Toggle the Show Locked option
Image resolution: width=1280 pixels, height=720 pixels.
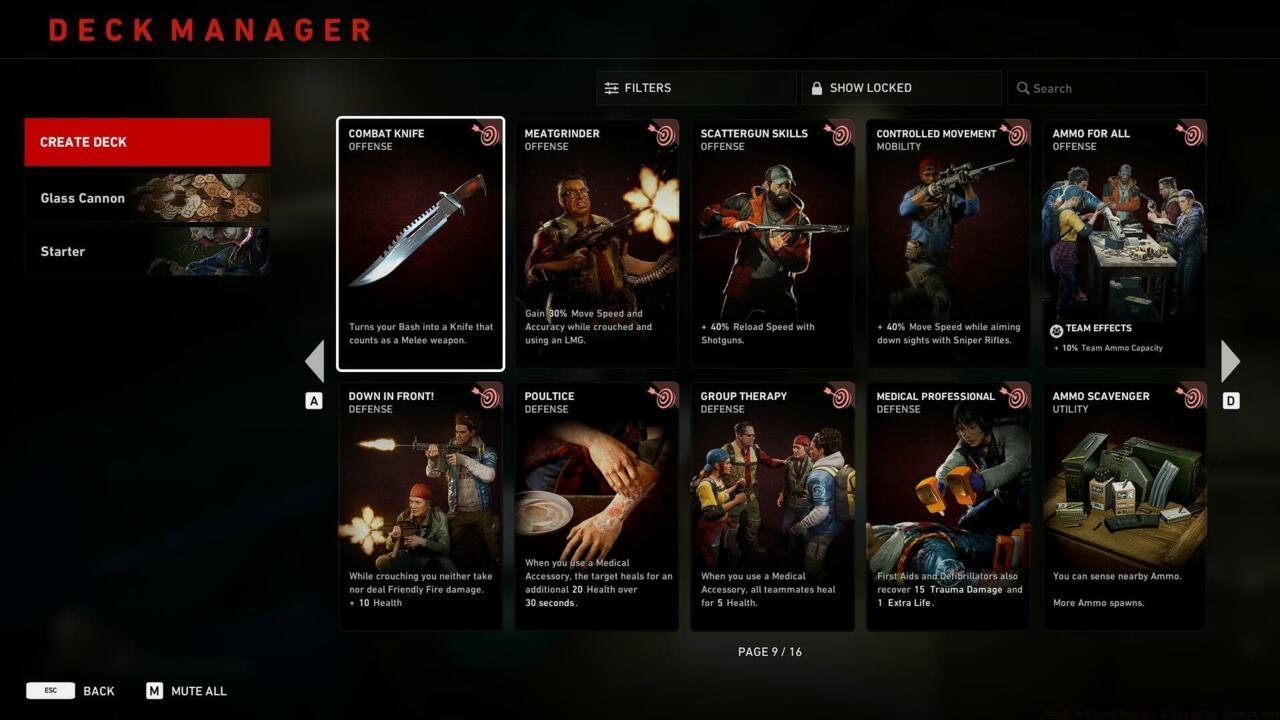pyautogui.click(x=900, y=88)
